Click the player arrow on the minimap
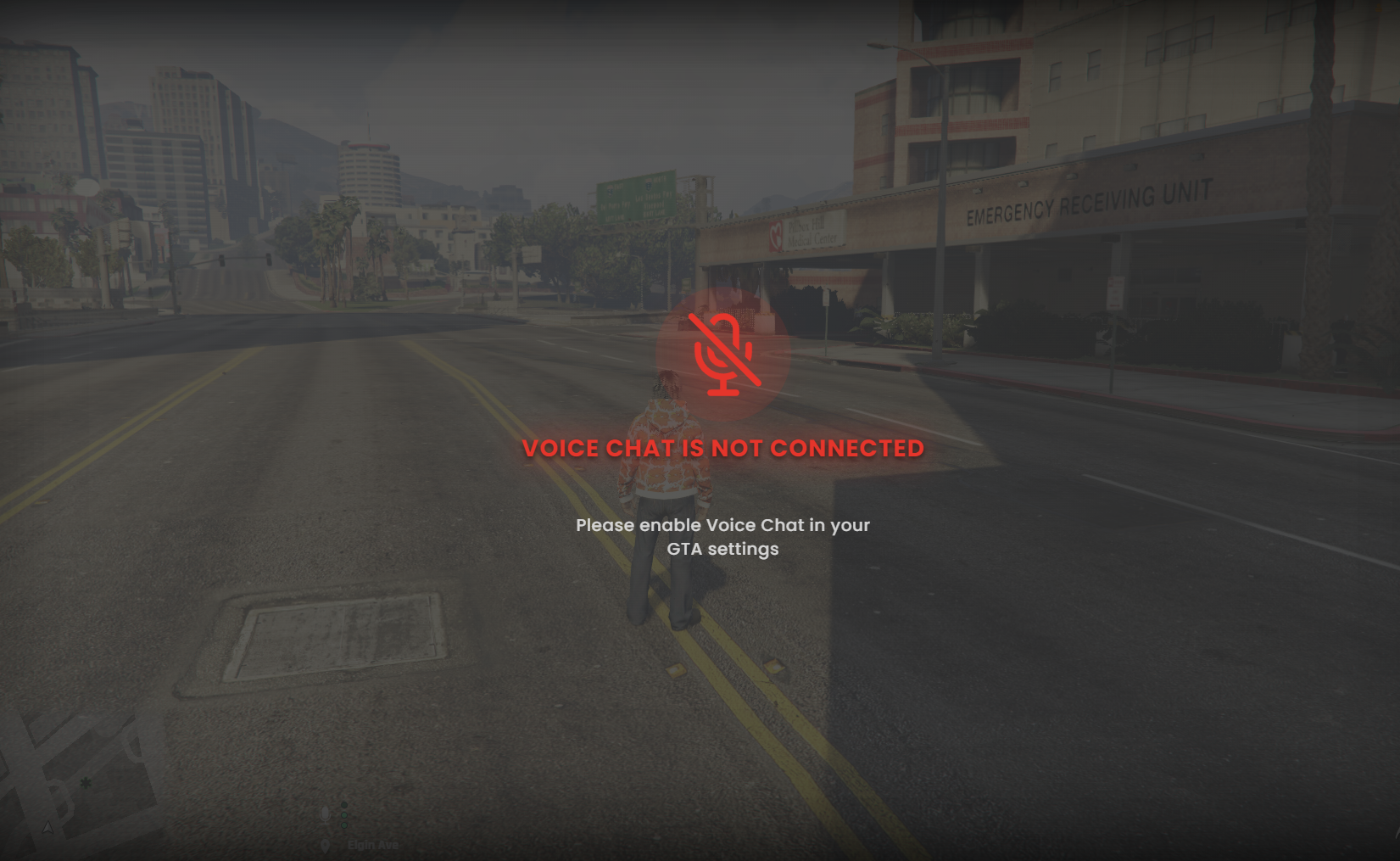 point(47,828)
